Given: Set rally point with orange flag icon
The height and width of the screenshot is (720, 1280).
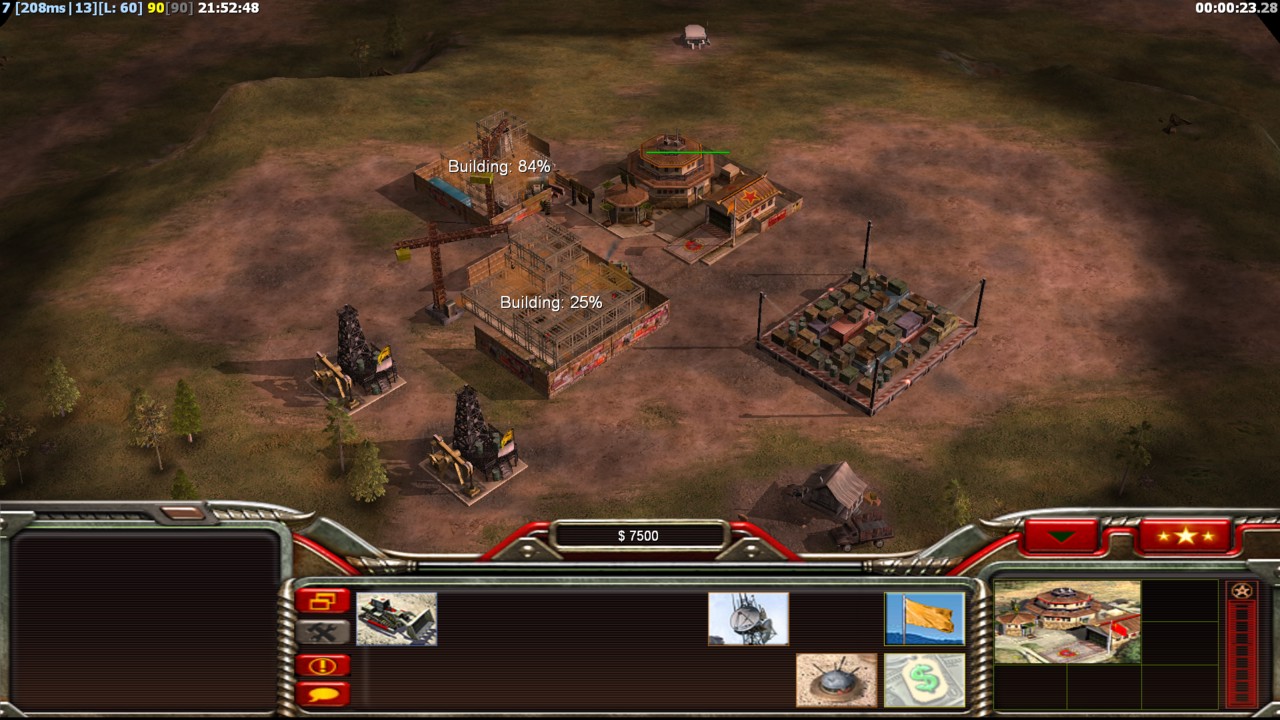Looking at the screenshot, I should point(924,618).
